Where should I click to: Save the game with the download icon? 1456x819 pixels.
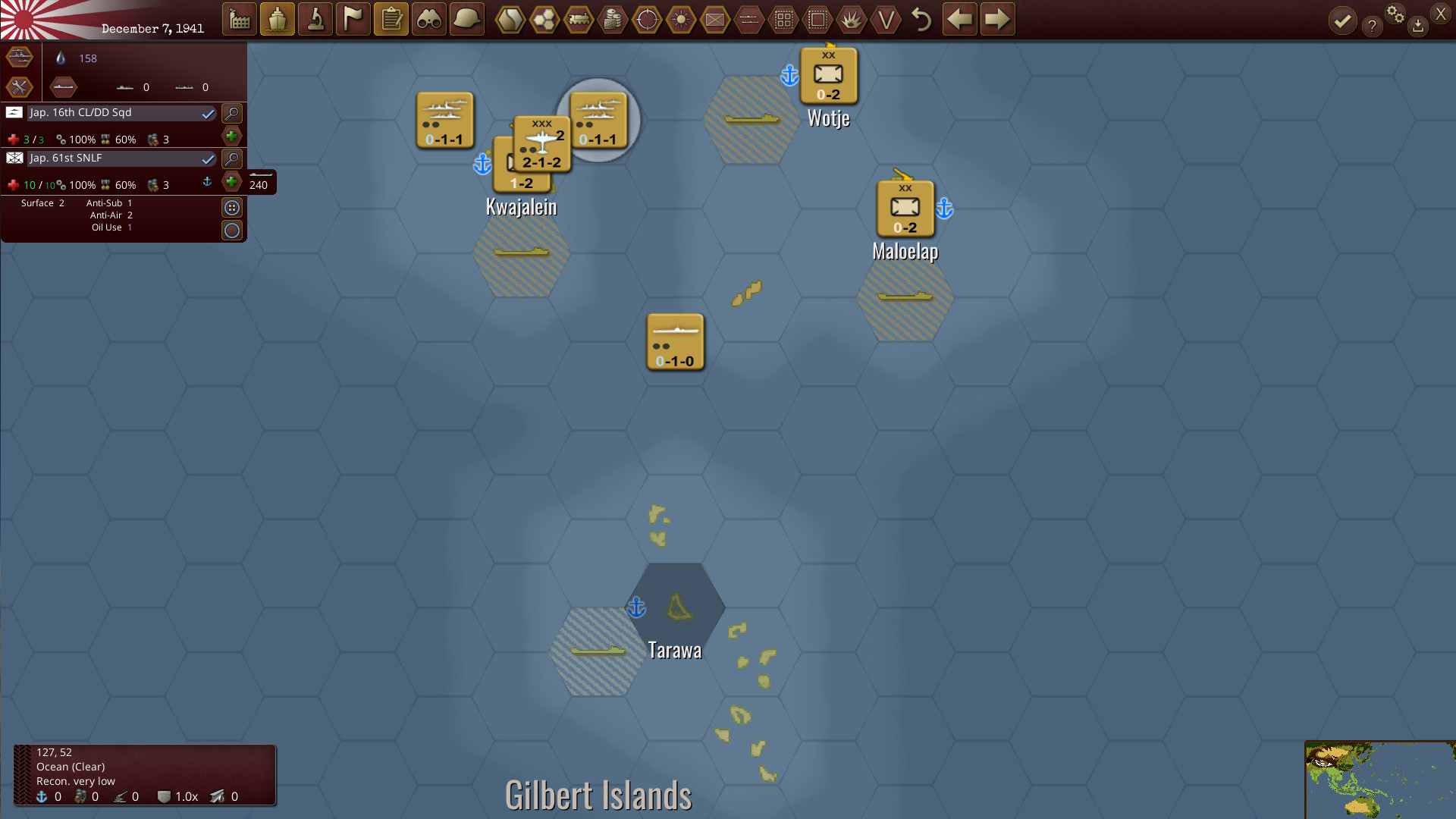point(1418,27)
